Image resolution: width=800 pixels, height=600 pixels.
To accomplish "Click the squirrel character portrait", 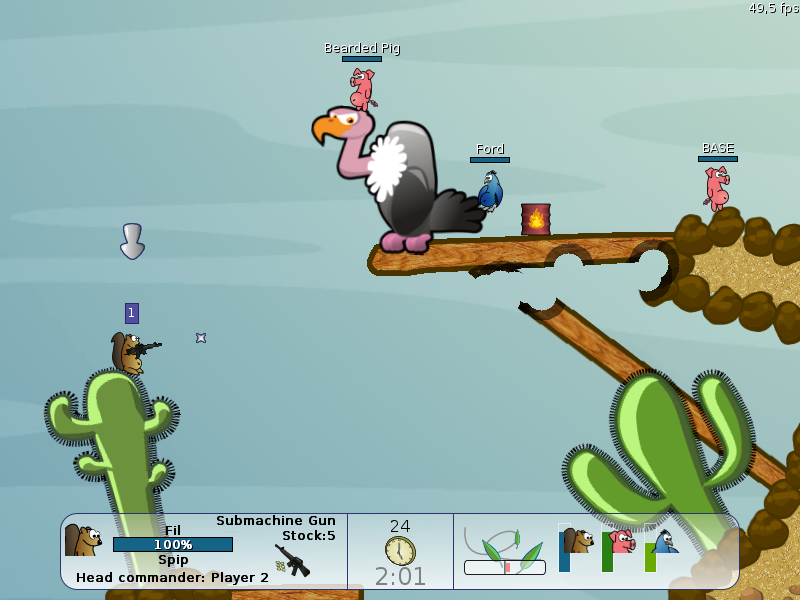I will 82,541.
